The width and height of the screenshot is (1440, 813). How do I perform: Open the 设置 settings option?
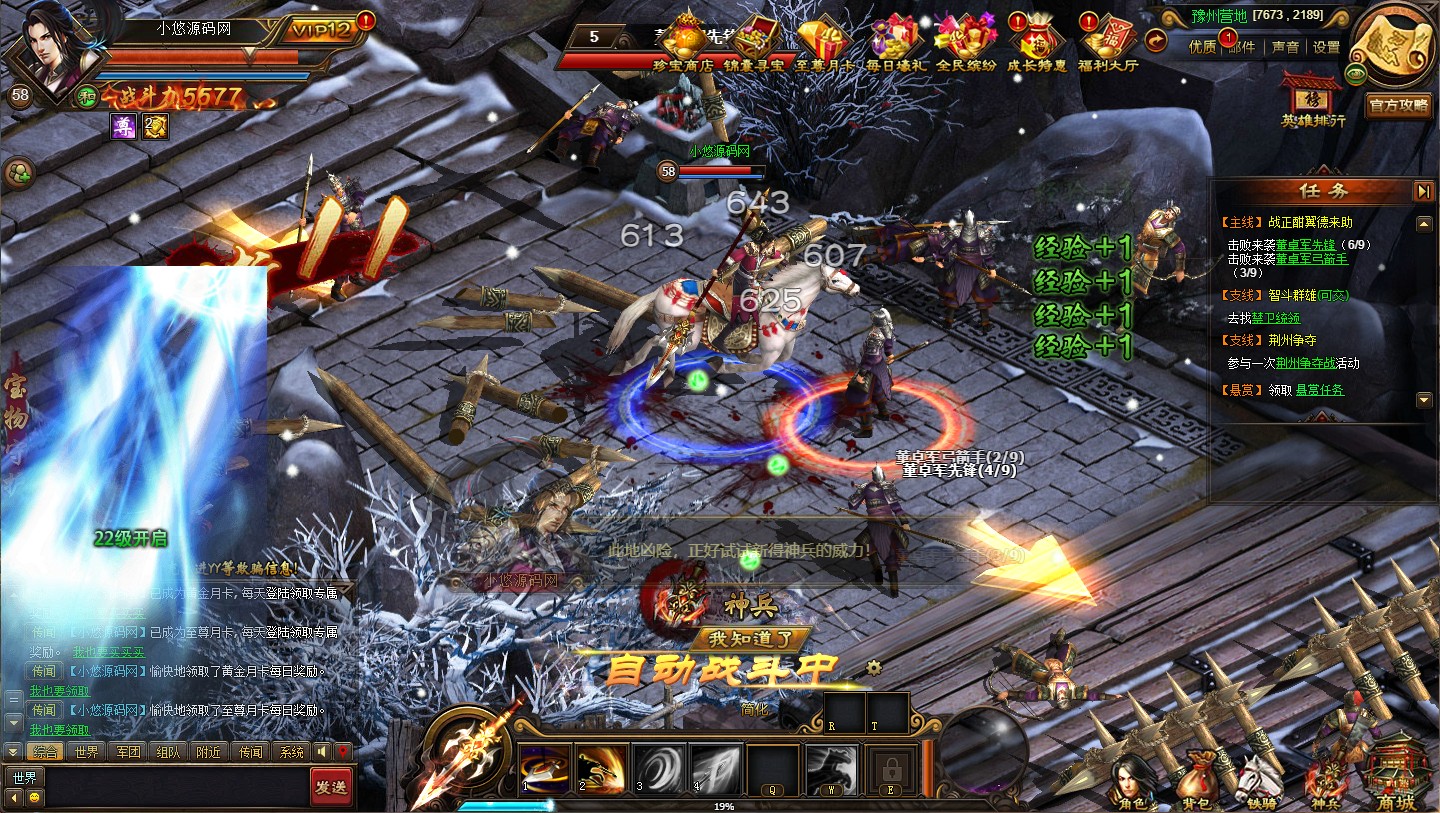pos(1326,47)
